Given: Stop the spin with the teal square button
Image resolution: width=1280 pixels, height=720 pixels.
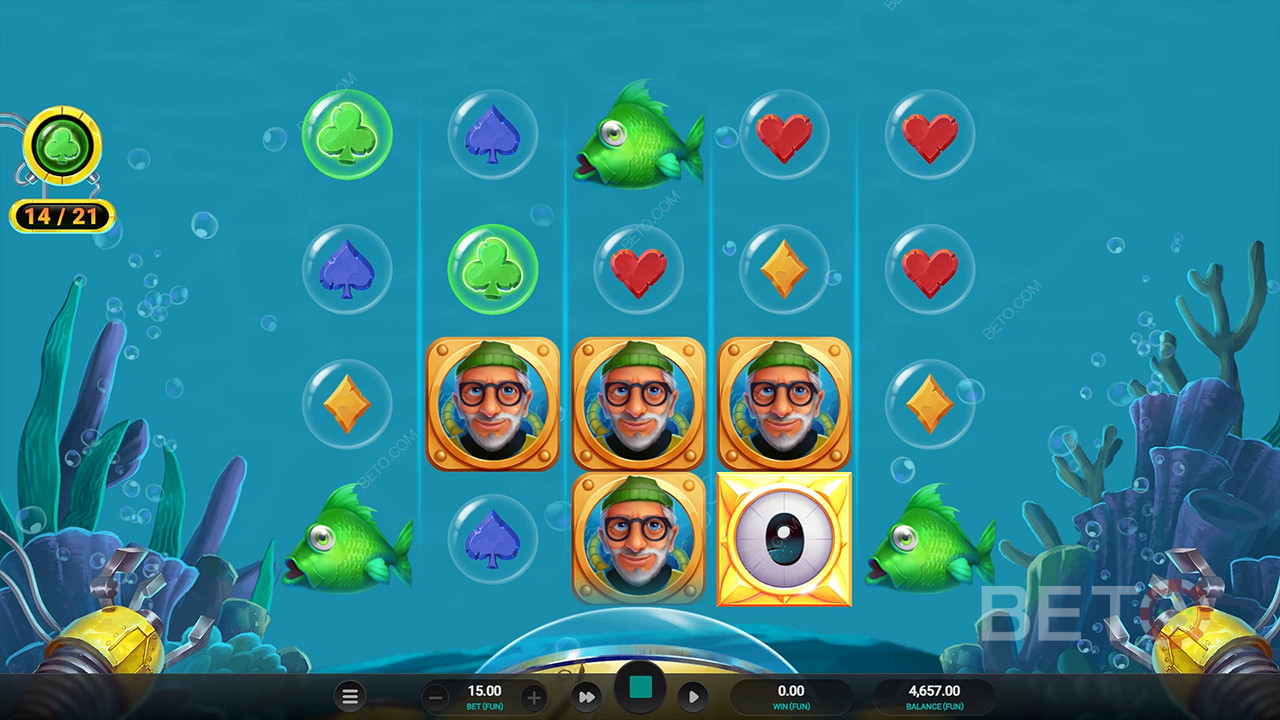Looking at the screenshot, I should pos(640,688).
